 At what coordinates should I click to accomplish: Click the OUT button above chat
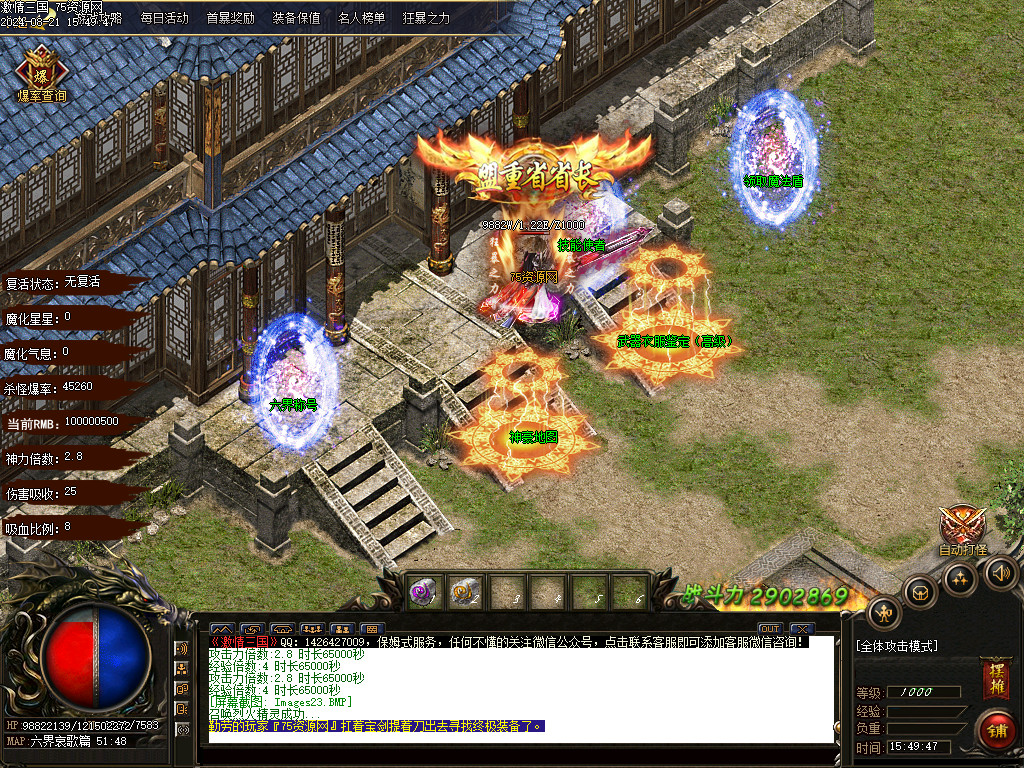769,628
